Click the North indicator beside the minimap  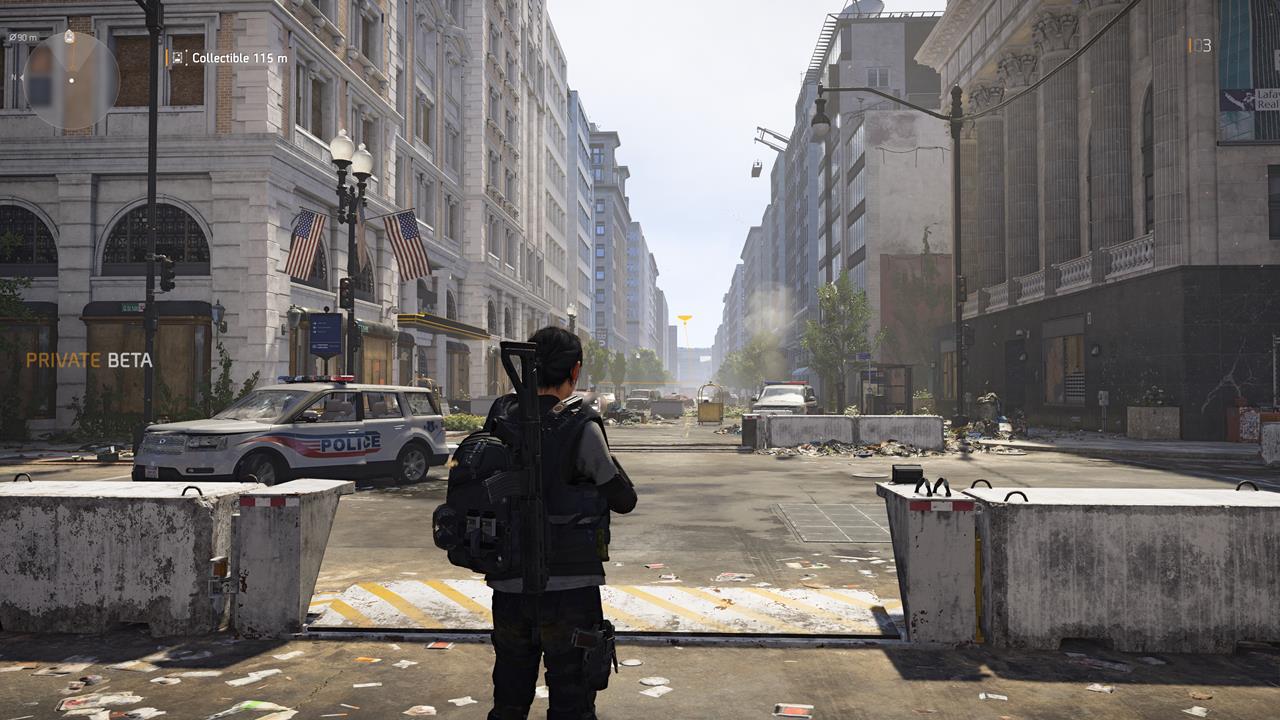15,78
